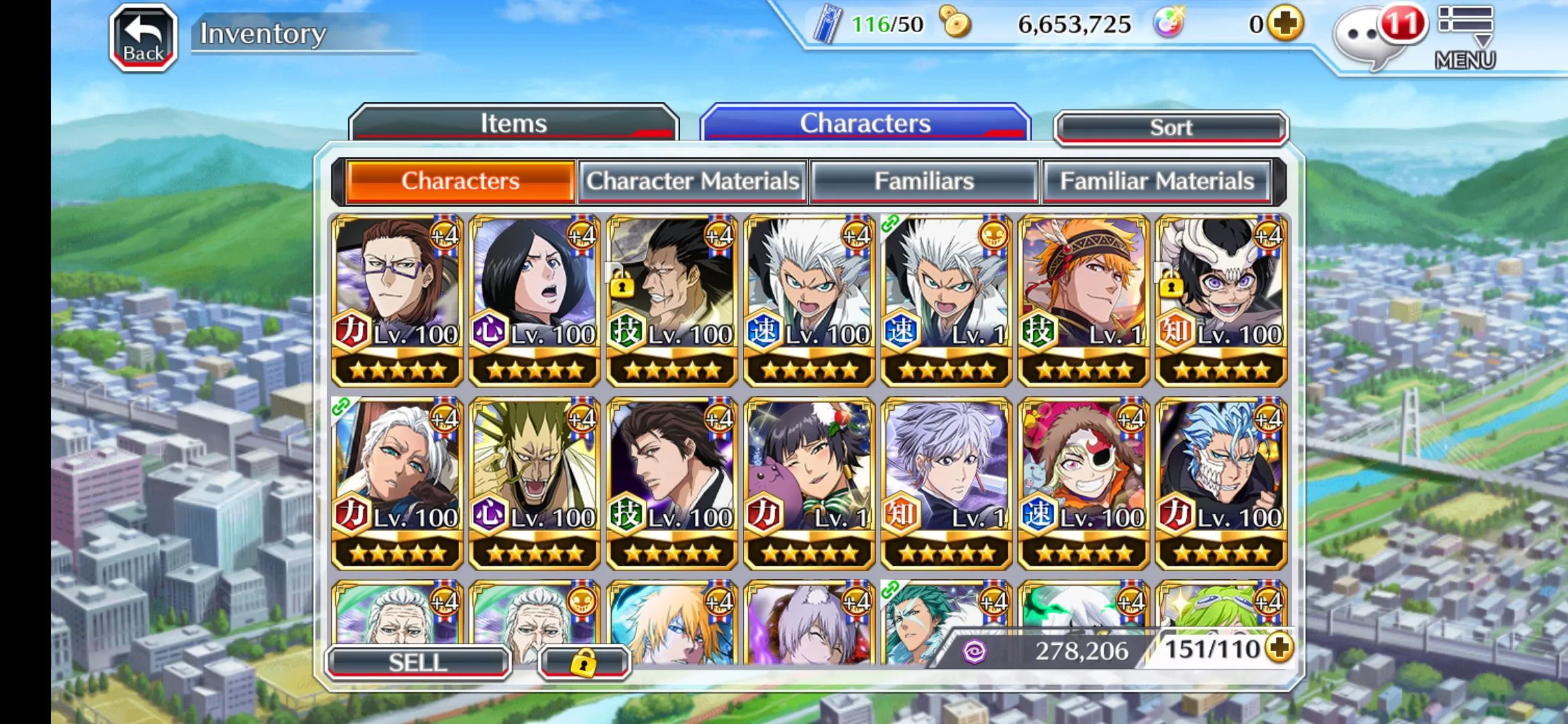The height and width of the screenshot is (724, 1568).
Task: Click the SELL button
Action: (x=417, y=662)
